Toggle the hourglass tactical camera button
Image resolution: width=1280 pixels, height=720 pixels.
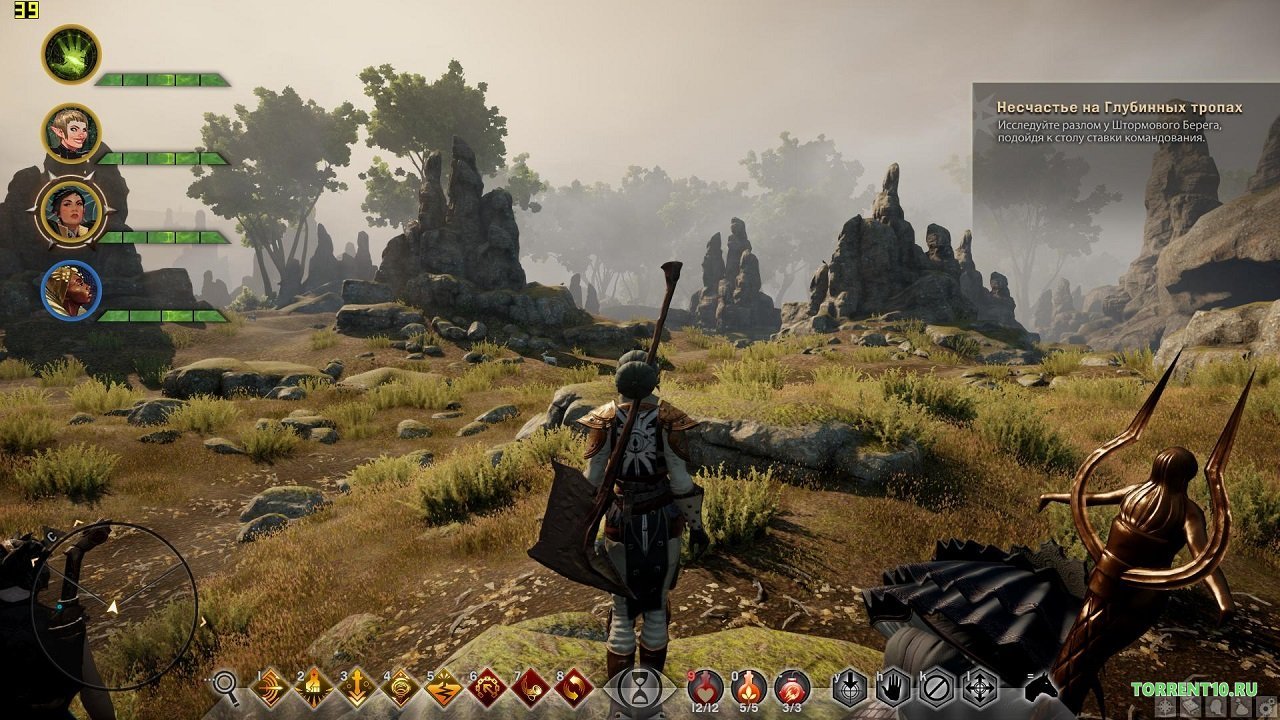point(637,688)
